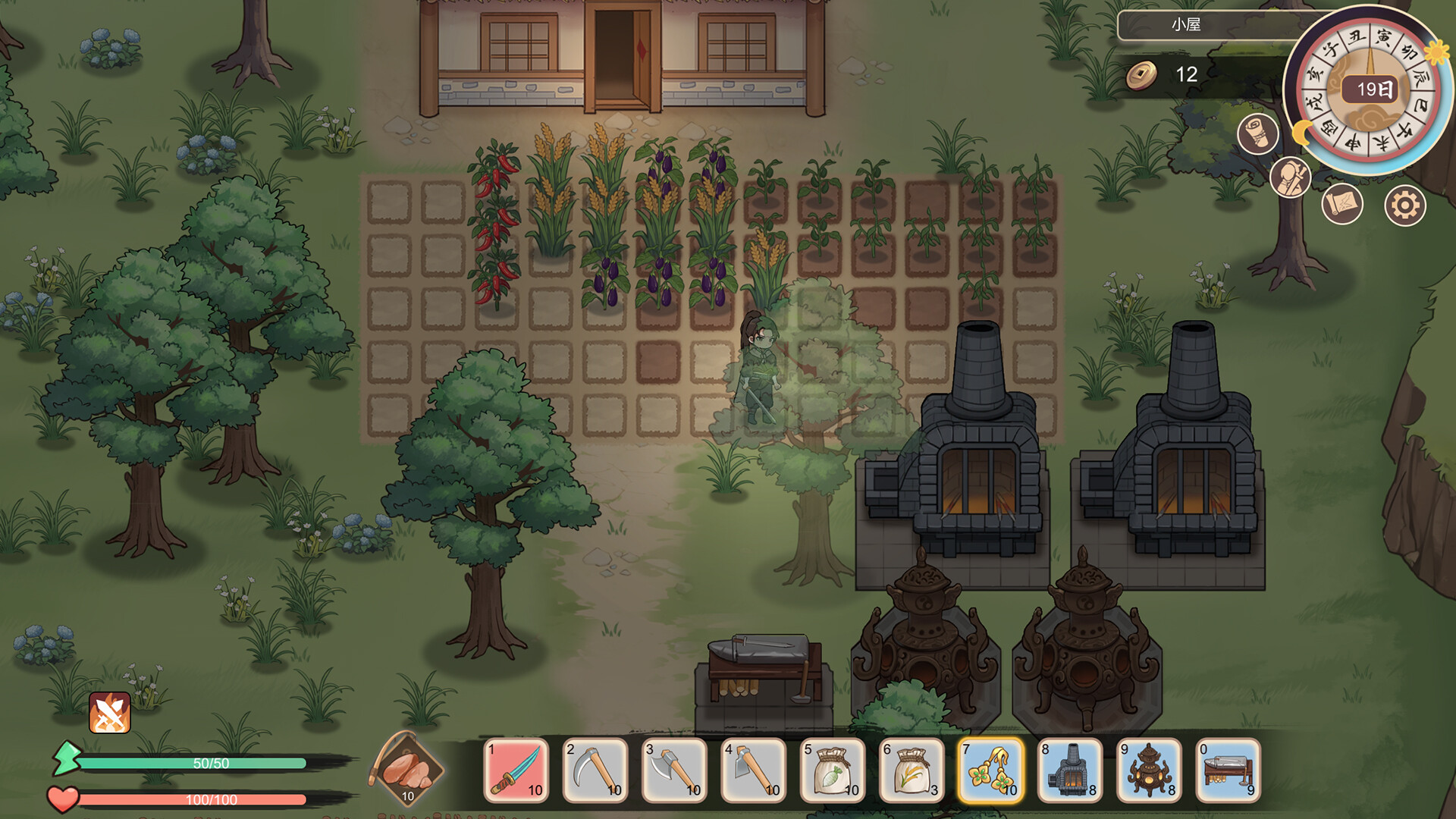Viewport: 1456px width, 819px height.
Task: Click the meat item pouch icon
Action: coord(409,769)
